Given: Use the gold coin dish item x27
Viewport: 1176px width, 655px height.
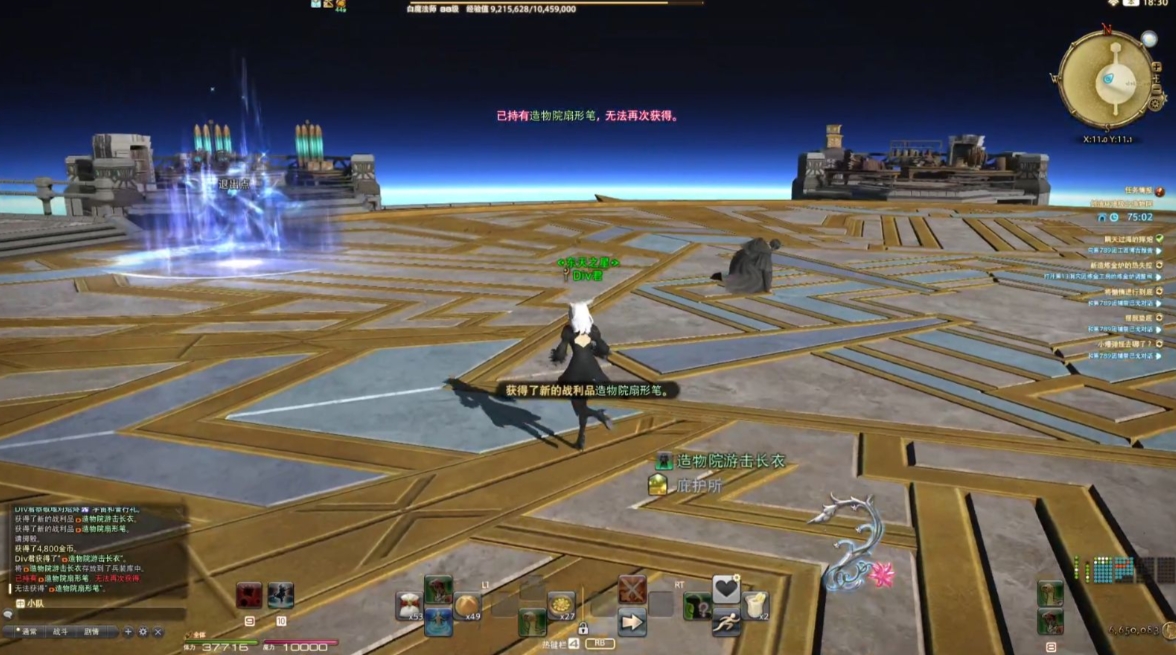Looking at the screenshot, I should 561,605.
